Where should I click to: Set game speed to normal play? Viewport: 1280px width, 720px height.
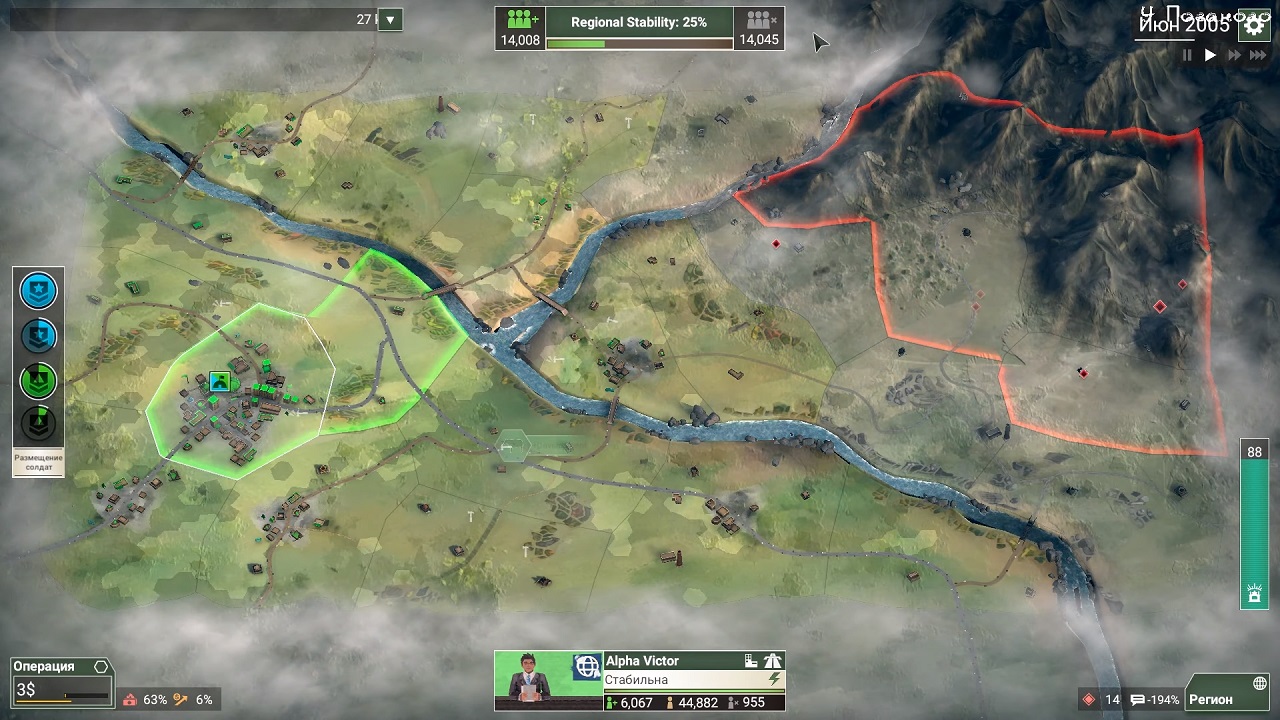[1210, 56]
